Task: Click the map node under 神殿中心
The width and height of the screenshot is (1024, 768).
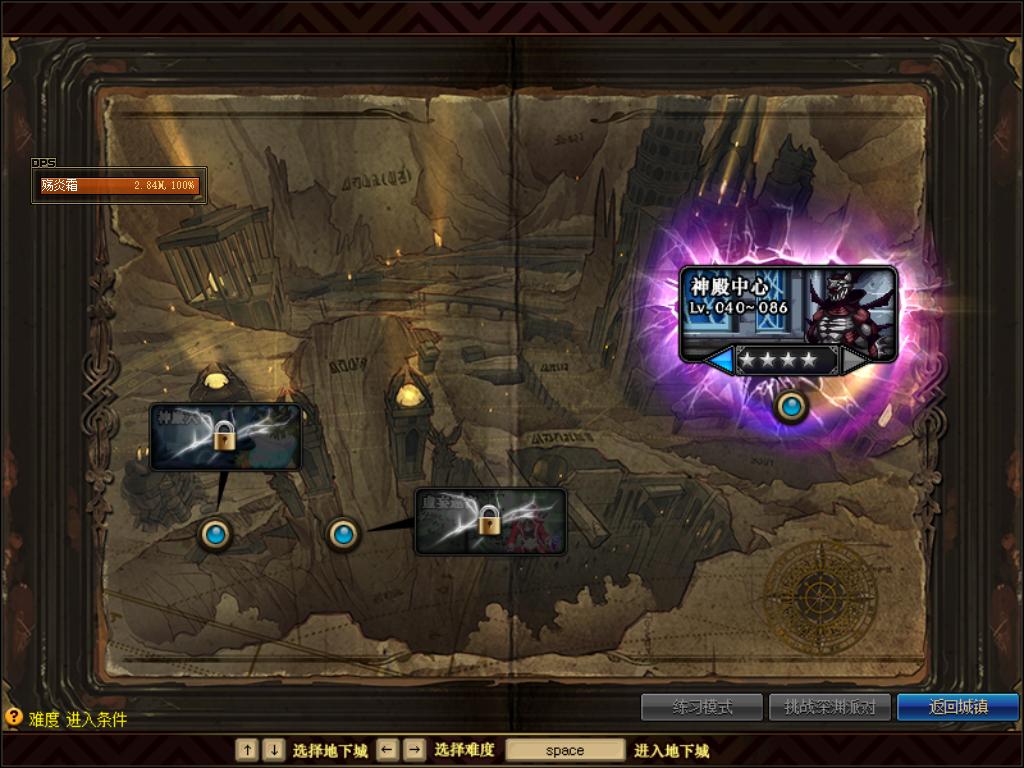Action: (x=792, y=407)
